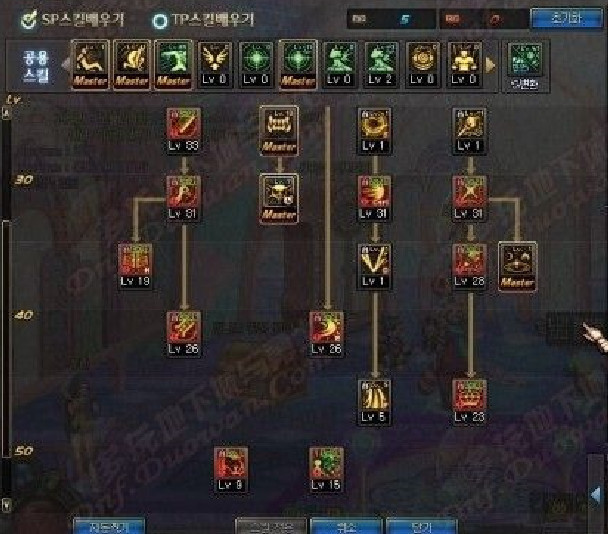Switch to the TP skill learning option
This screenshot has height=534, width=608.
click(160, 19)
